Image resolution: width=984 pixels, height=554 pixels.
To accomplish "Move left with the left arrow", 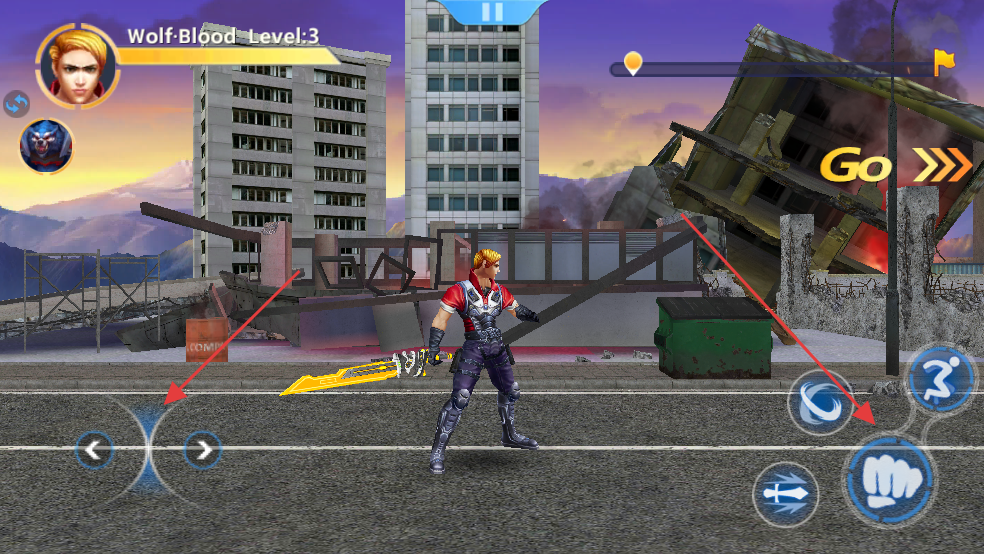I will tap(94, 451).
